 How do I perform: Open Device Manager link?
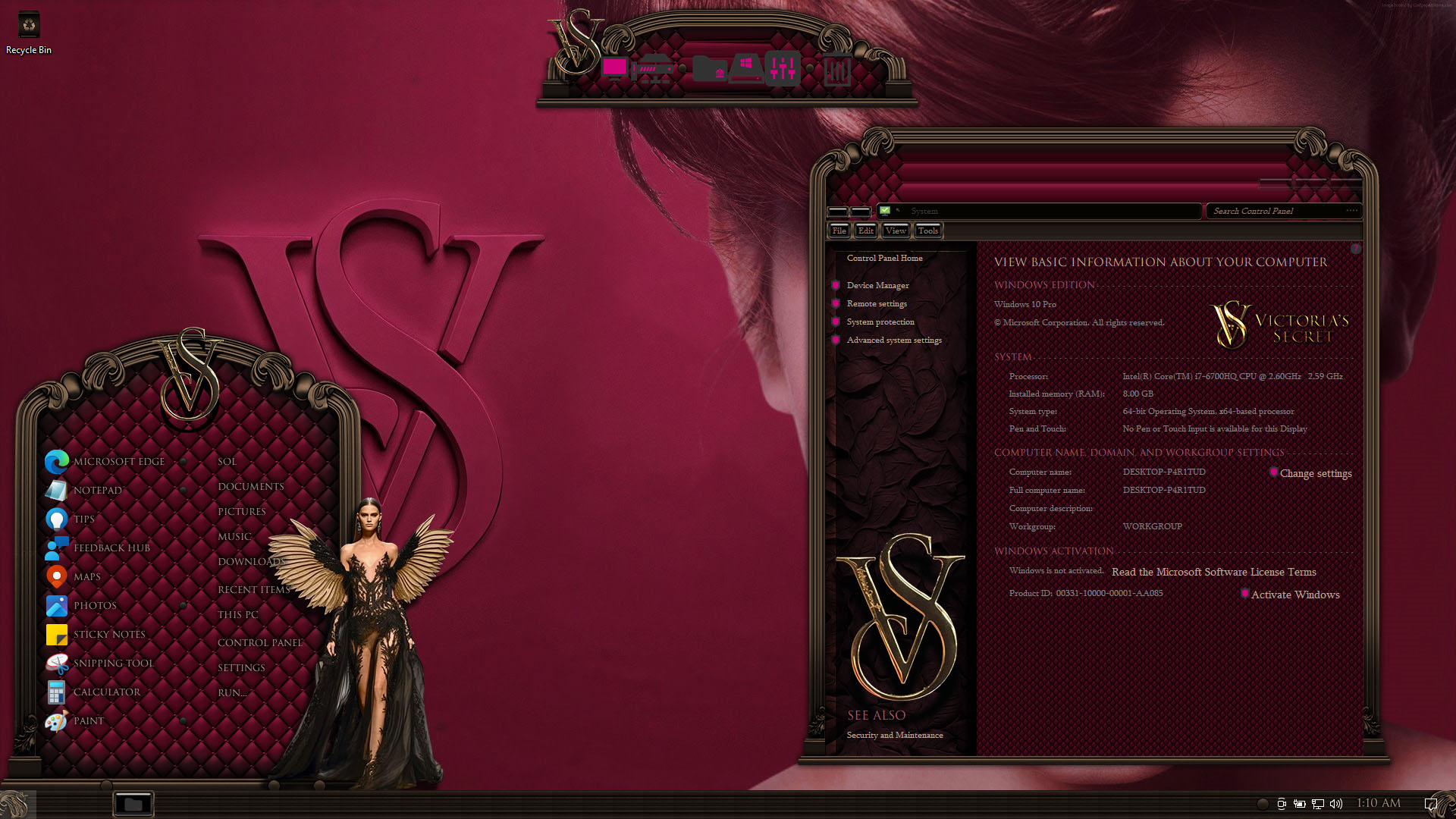coord(877,285)
